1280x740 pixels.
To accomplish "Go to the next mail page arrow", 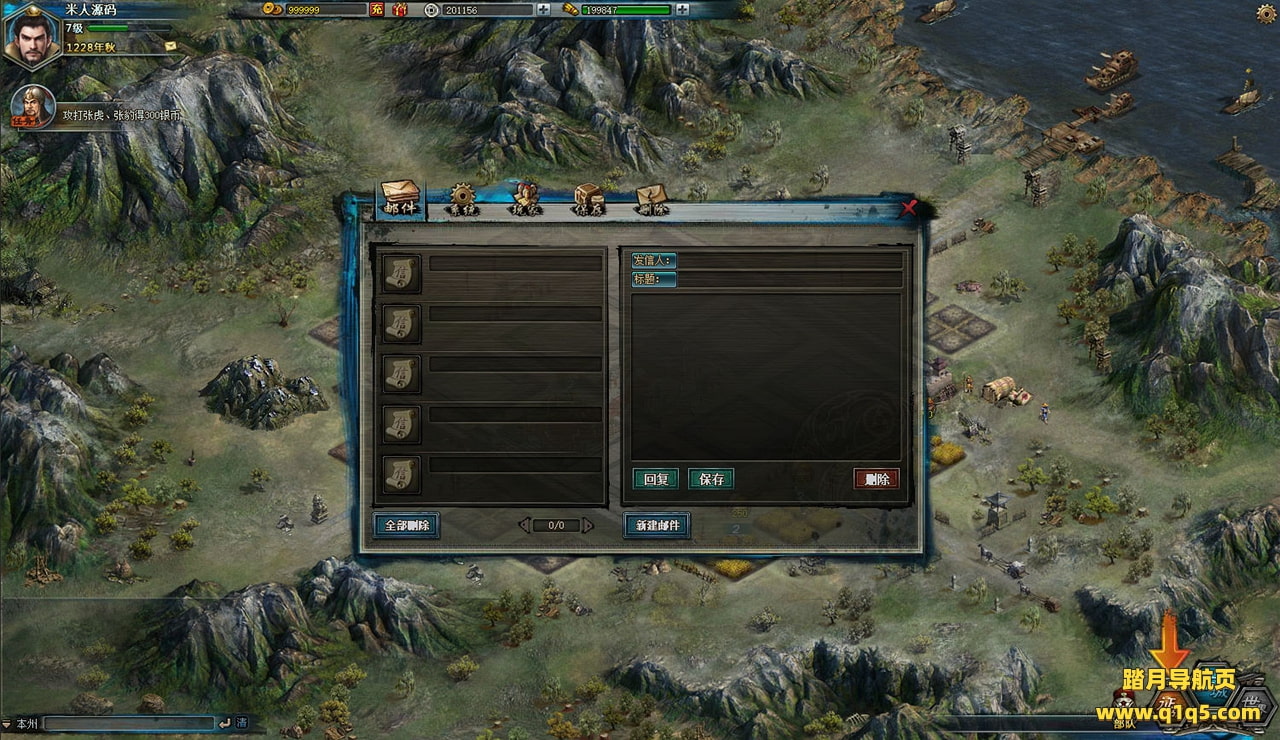I will tap(588, 525).
